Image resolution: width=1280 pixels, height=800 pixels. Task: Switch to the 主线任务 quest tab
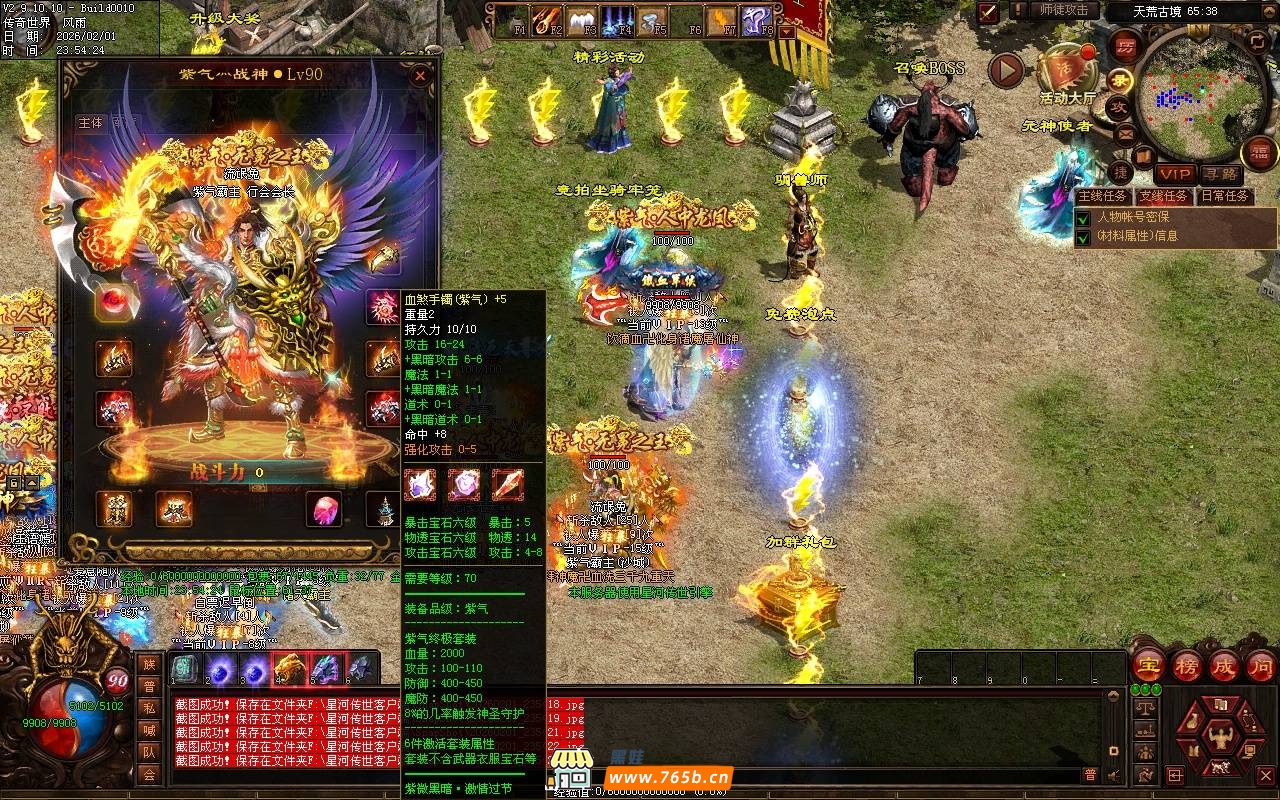pyautogui.click(x=1103, y=196)
